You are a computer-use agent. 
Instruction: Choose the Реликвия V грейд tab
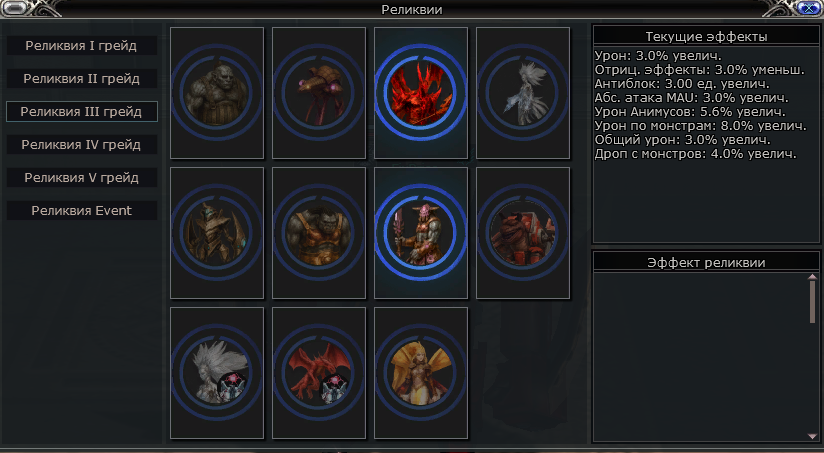(x=82, y=177)
